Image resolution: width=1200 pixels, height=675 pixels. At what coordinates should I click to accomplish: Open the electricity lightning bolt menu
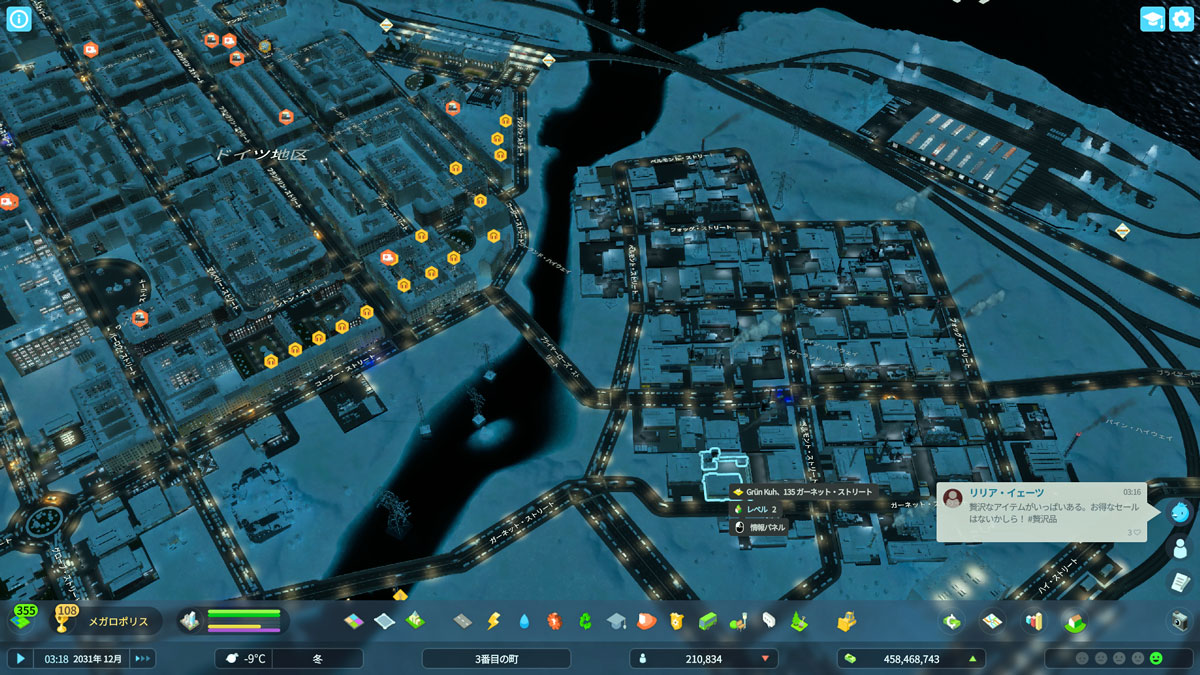click(492, 621)
